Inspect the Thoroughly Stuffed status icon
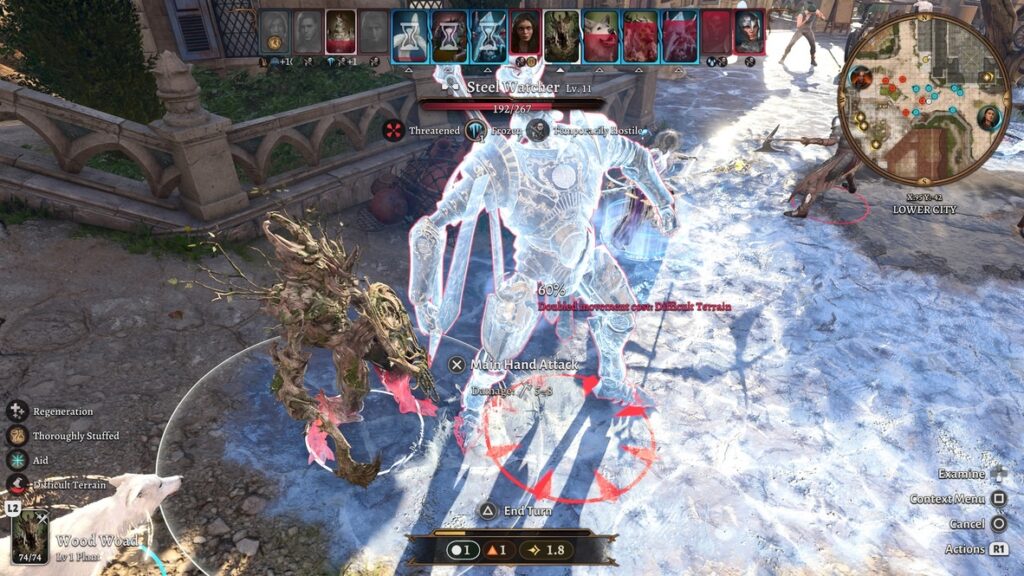Image resolution: width=1024 pixels, height=576 pixels. pyautogui.click(x=17, y=436)
